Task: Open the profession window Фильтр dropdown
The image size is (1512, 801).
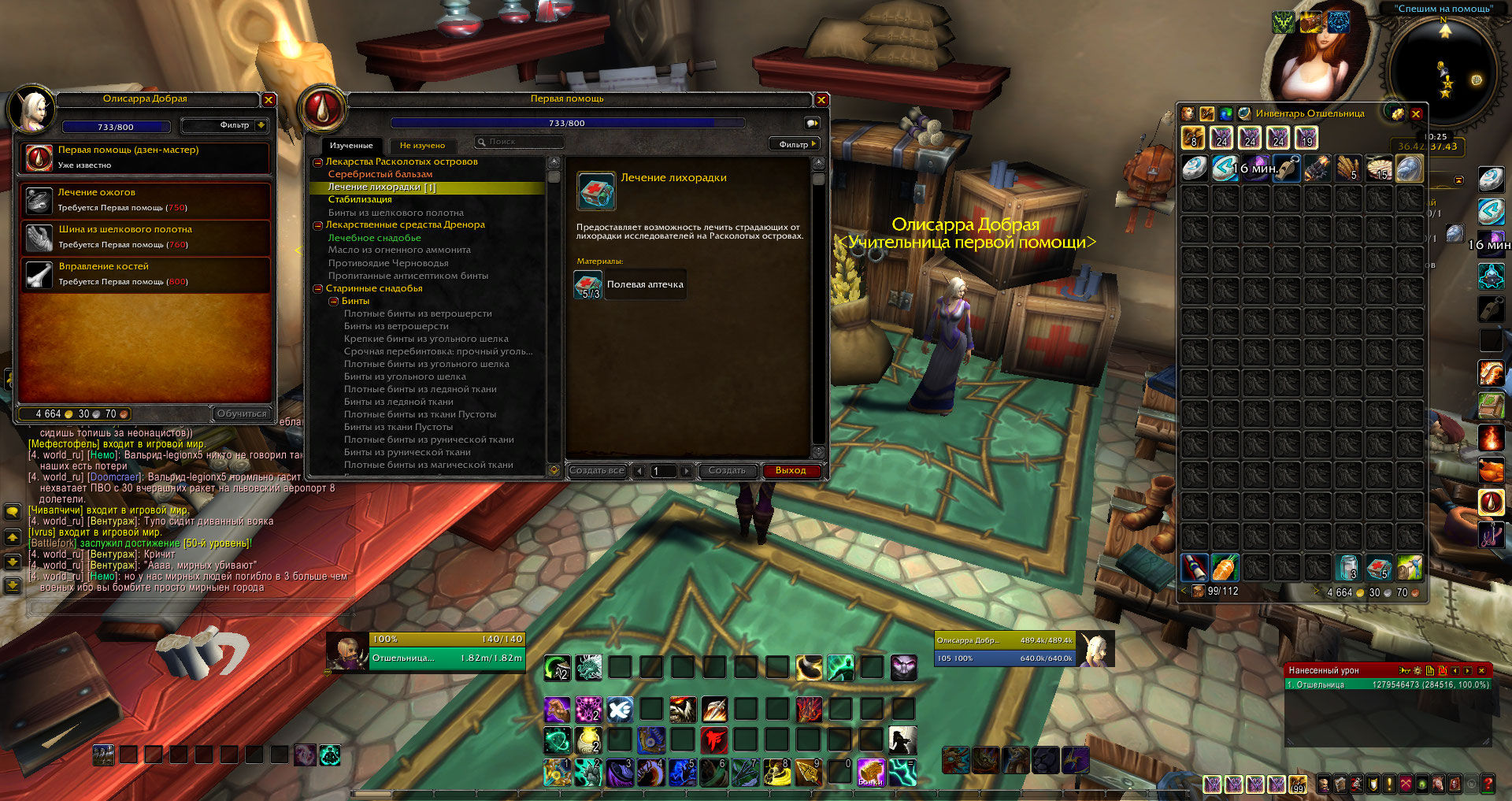Action: pyautogui.click(x=795, y=144)
